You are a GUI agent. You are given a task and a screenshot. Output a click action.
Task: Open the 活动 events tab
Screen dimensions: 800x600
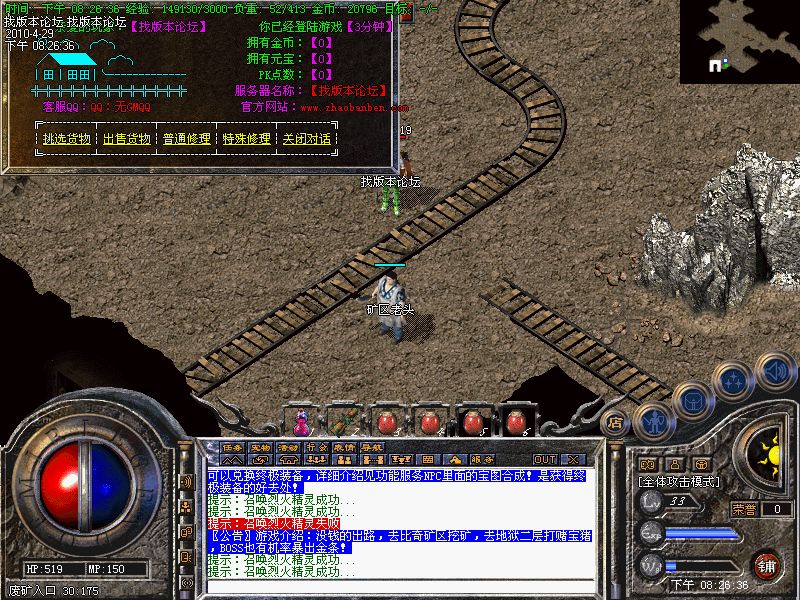coord(289,447)
